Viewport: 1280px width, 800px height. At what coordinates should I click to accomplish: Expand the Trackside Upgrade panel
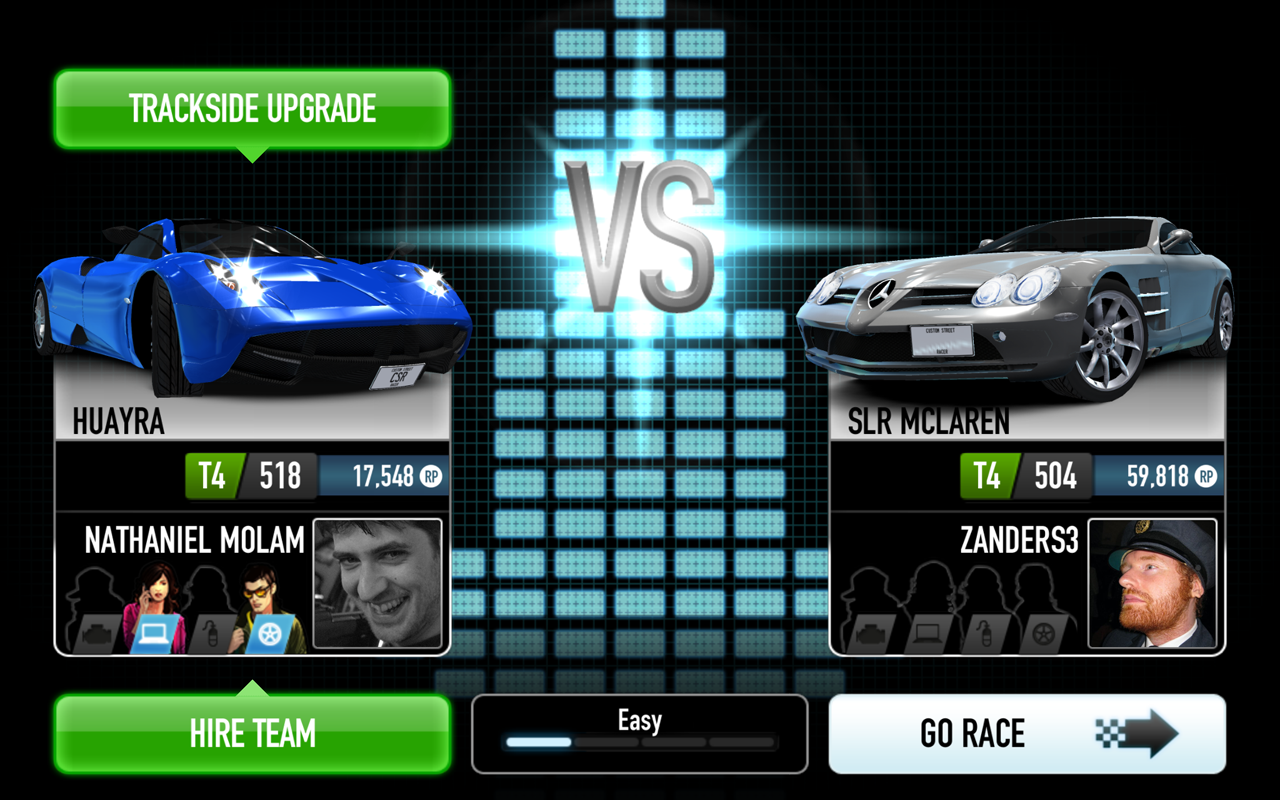(x=251, y=108)
